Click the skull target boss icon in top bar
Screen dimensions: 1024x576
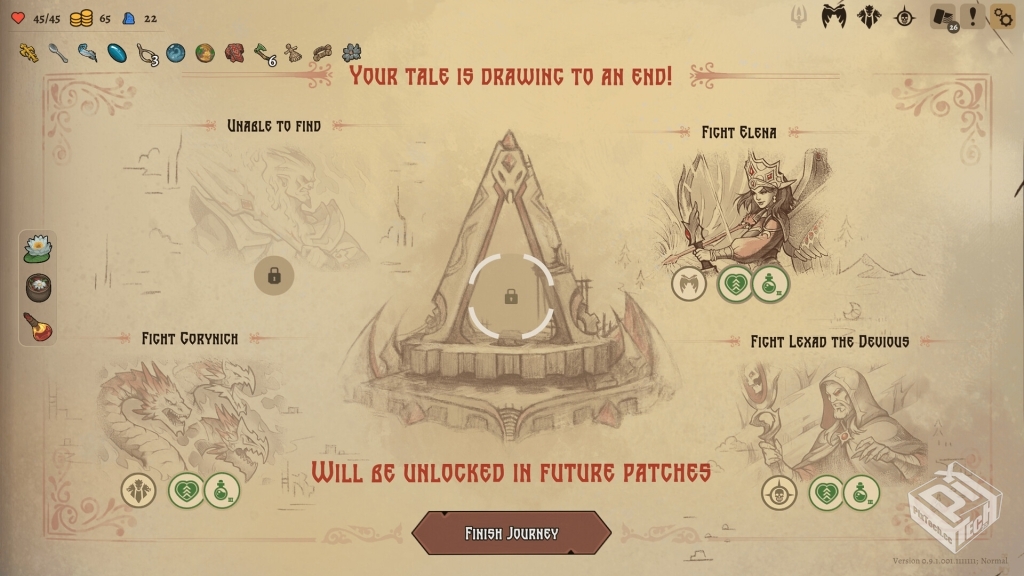(905, 17)
